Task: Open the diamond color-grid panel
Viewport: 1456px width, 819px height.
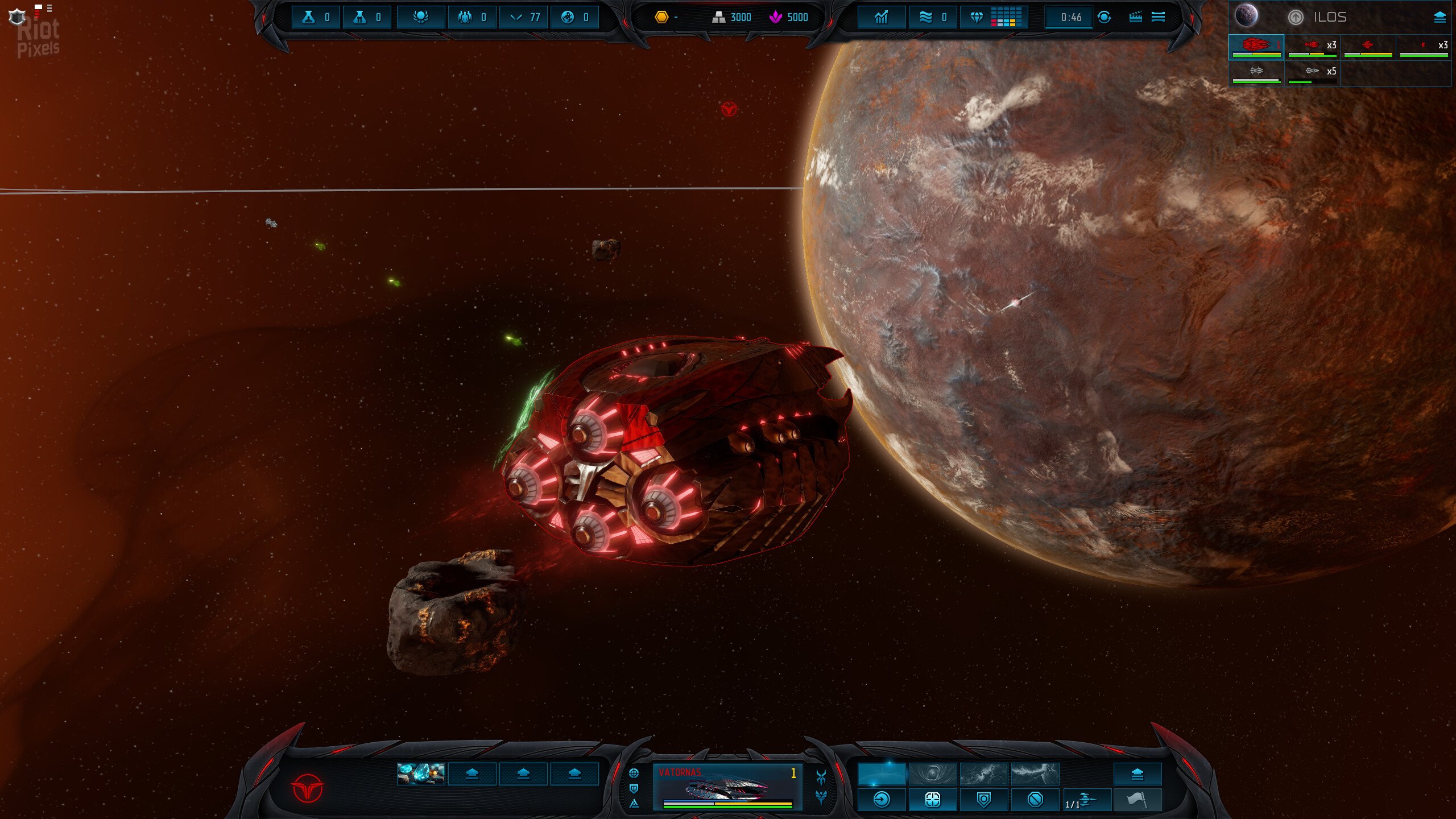Action: pyautogui.click(x=994, y=17)
